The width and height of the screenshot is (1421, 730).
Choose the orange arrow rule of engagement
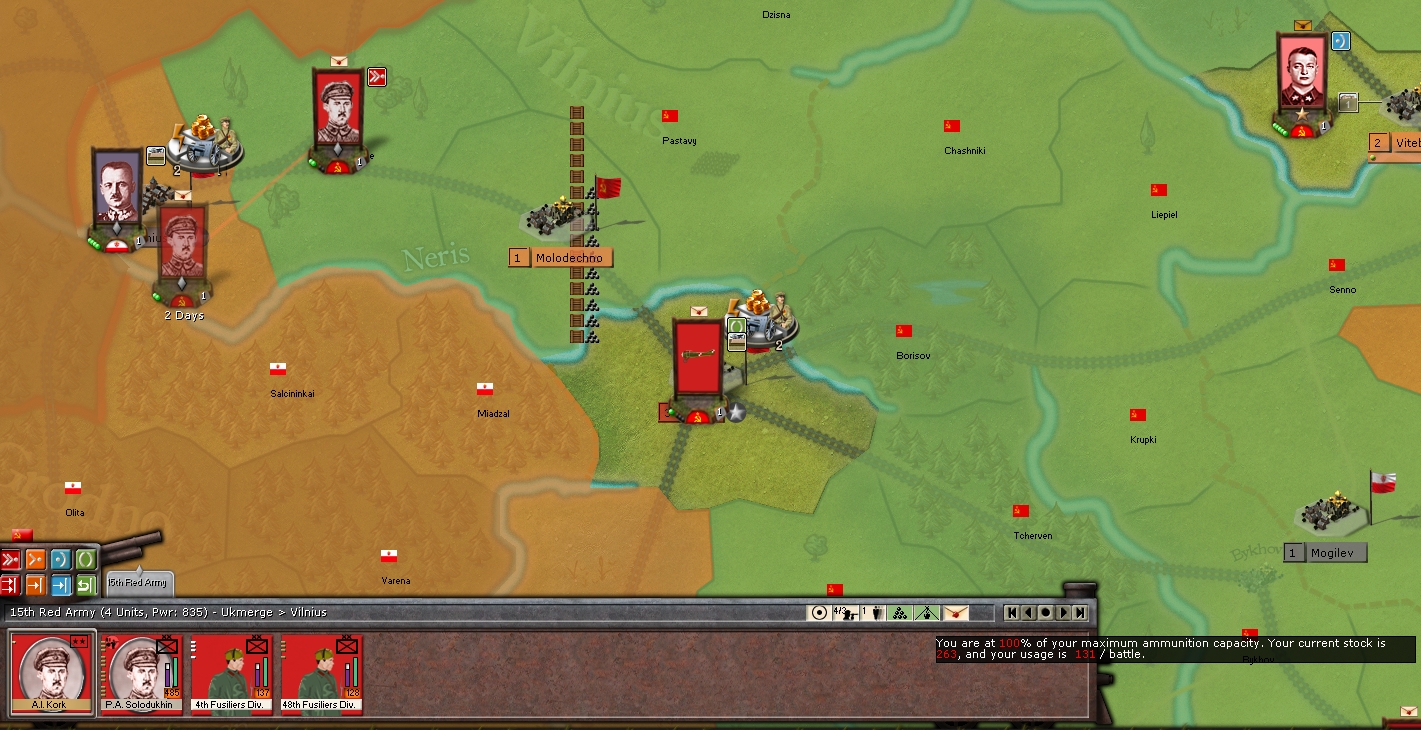pos(36,585)
